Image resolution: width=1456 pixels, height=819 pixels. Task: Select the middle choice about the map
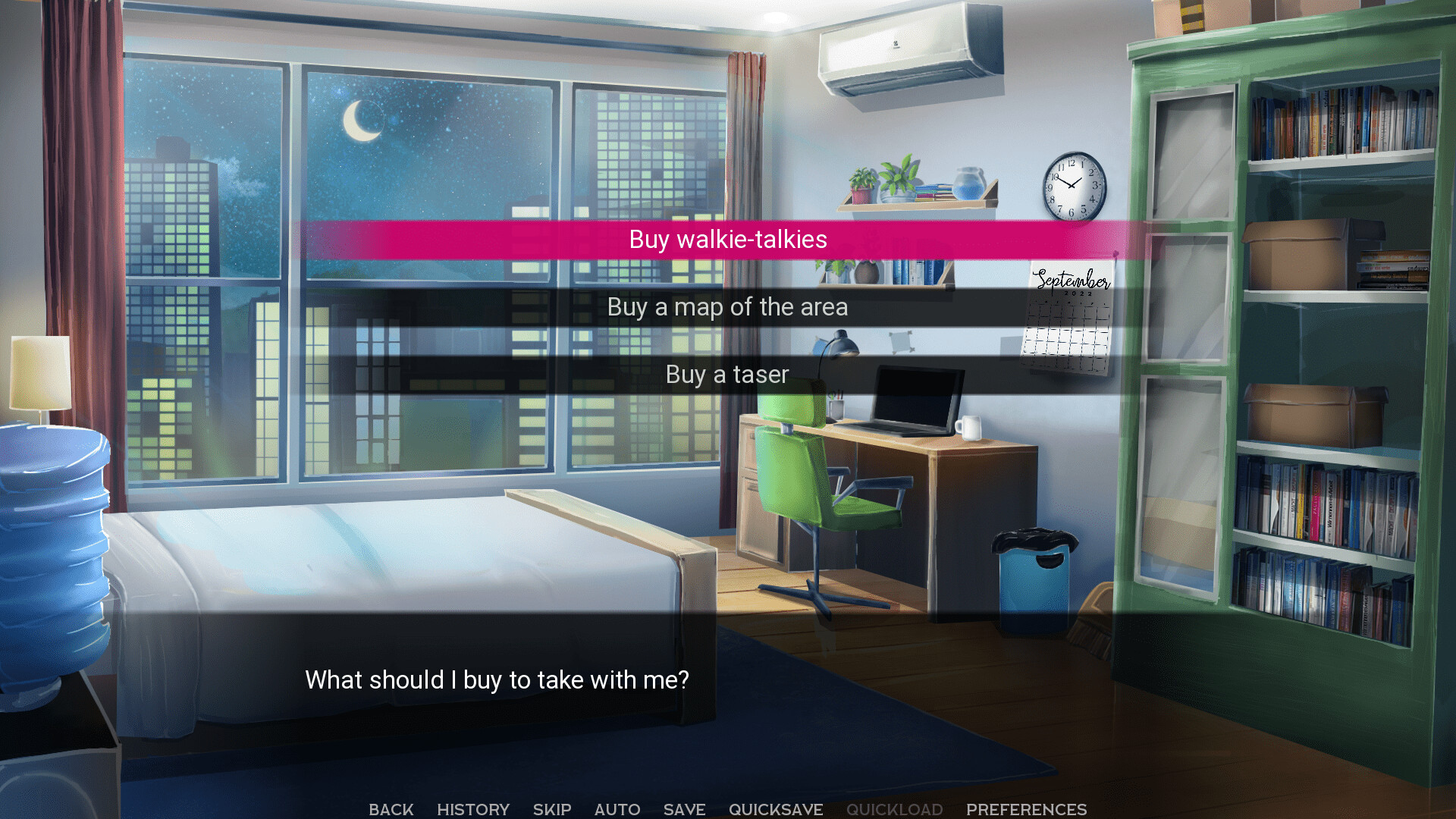tap(726, 307)
